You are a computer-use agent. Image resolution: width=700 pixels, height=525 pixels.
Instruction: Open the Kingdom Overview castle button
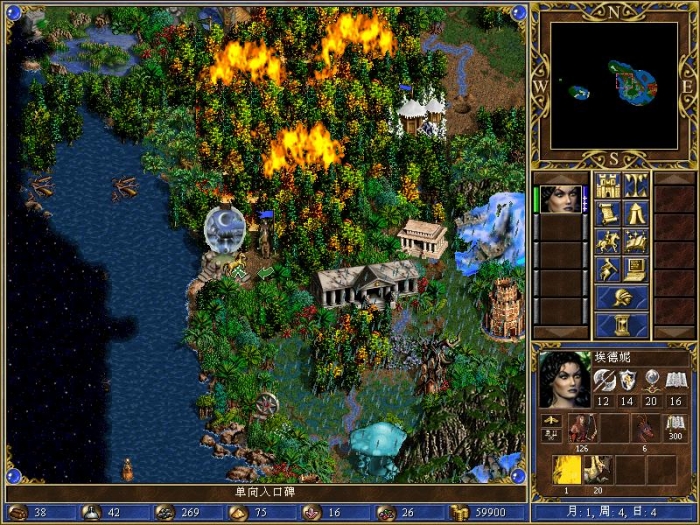[608, 185]
